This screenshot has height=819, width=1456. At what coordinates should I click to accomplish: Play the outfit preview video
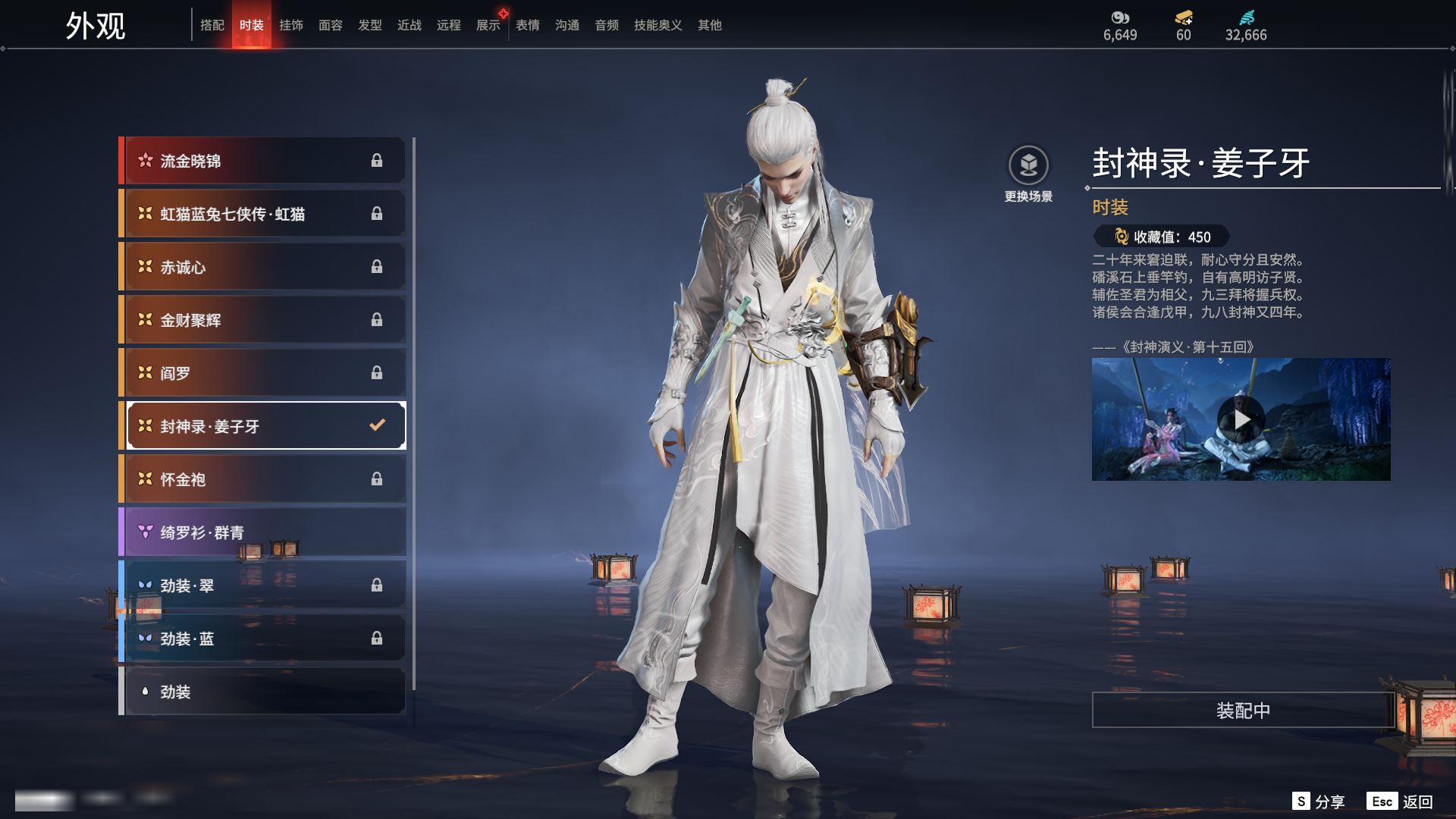click(1241, 419)
